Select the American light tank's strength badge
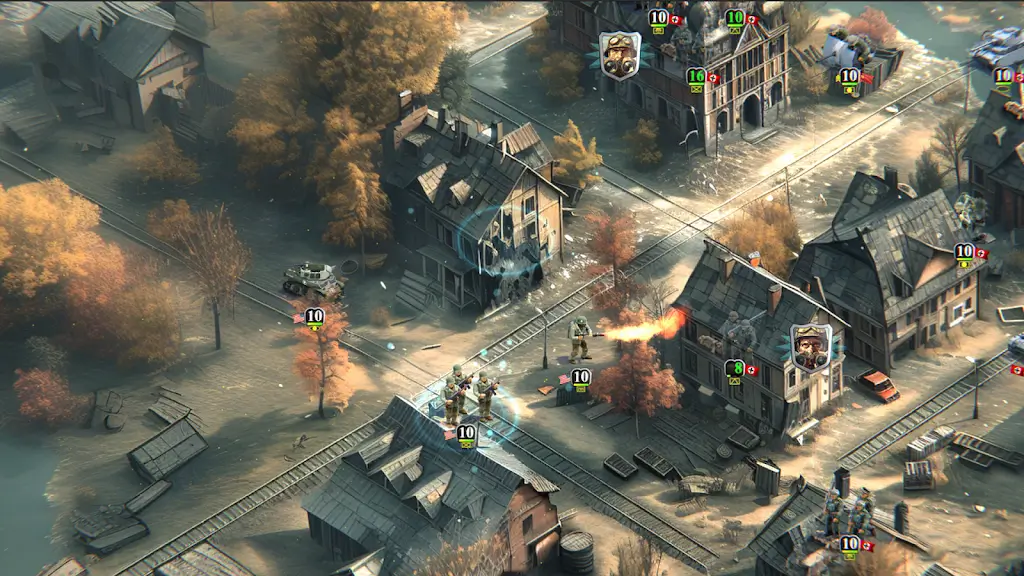 (x=314, y=318)
